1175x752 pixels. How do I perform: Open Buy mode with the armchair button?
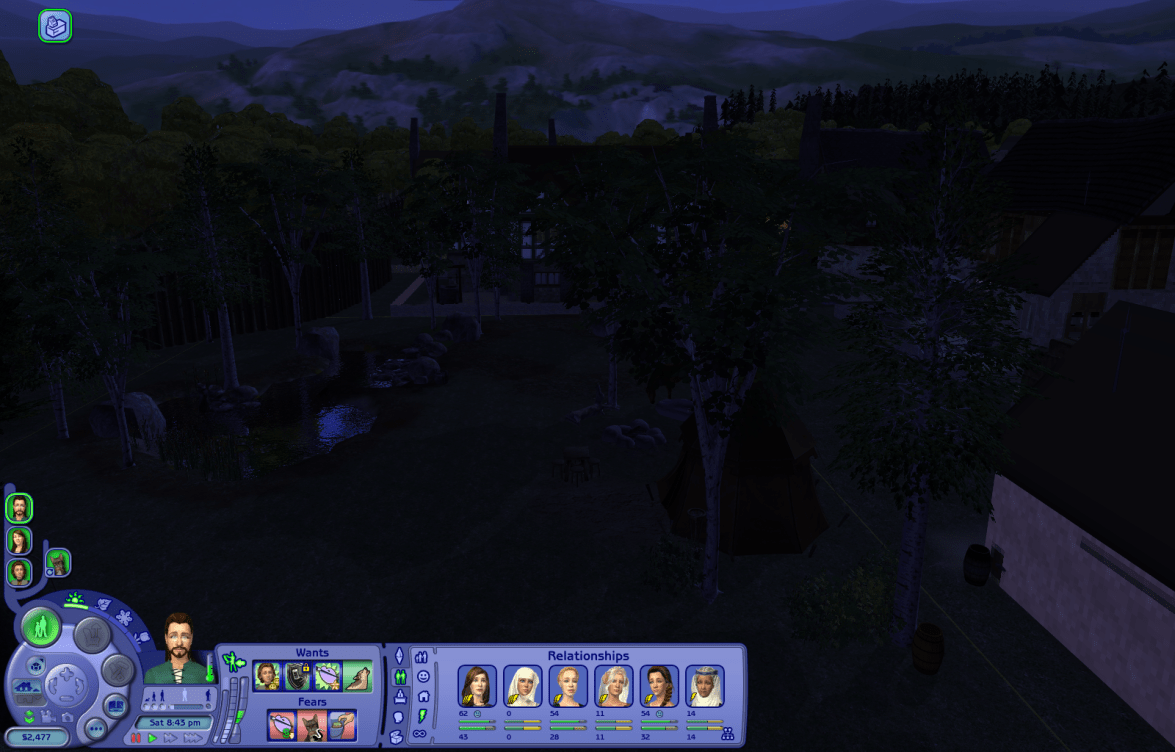point(92,634)
